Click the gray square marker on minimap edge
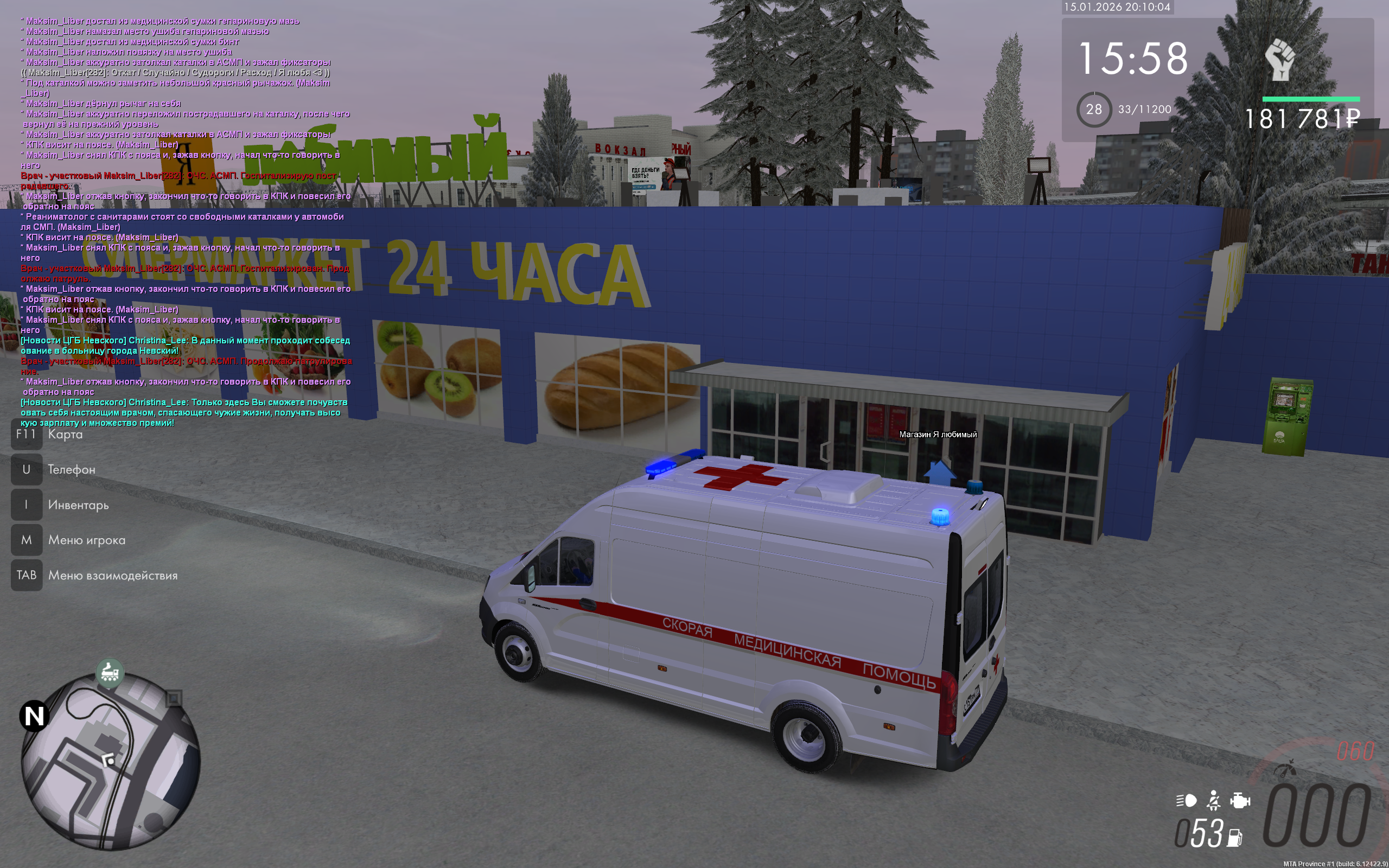The width and height of the screenshot is (1389, 868). (x=174, y=698)
